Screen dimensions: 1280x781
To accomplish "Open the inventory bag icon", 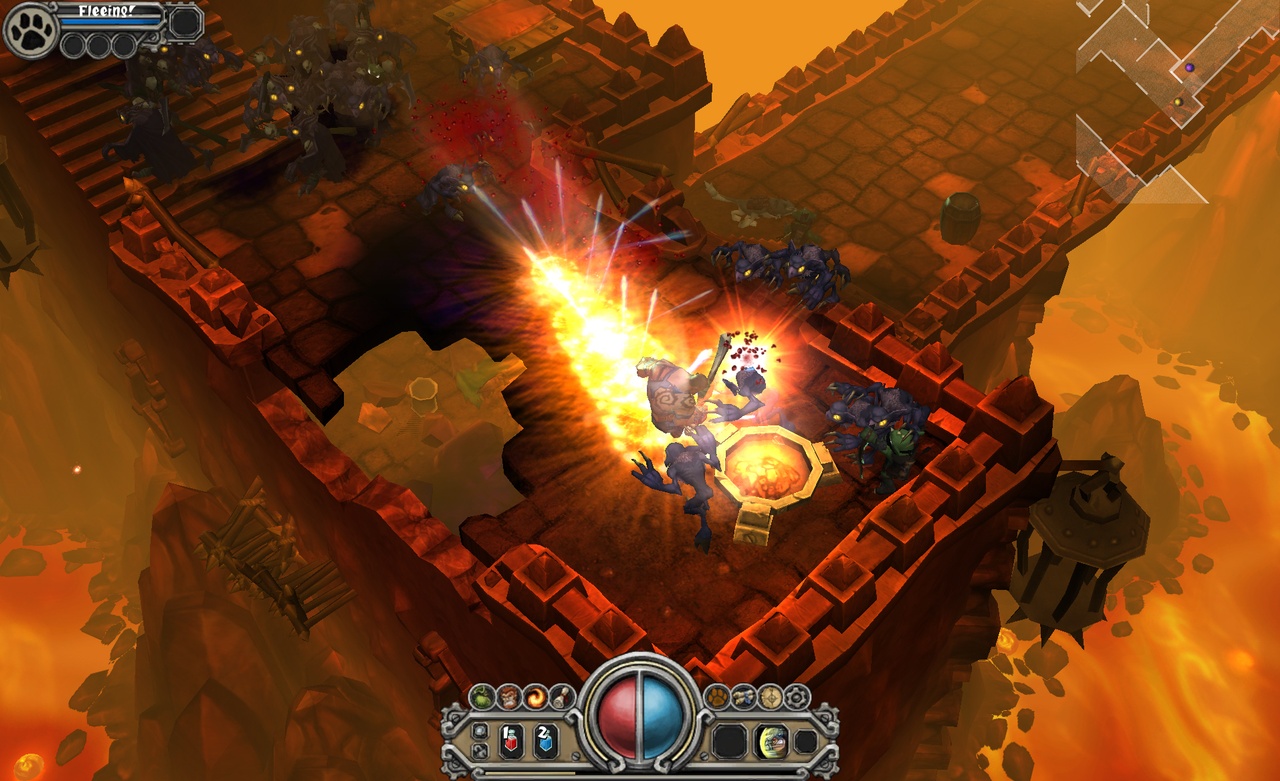I will pyautogui.click(x=745, y=696).
